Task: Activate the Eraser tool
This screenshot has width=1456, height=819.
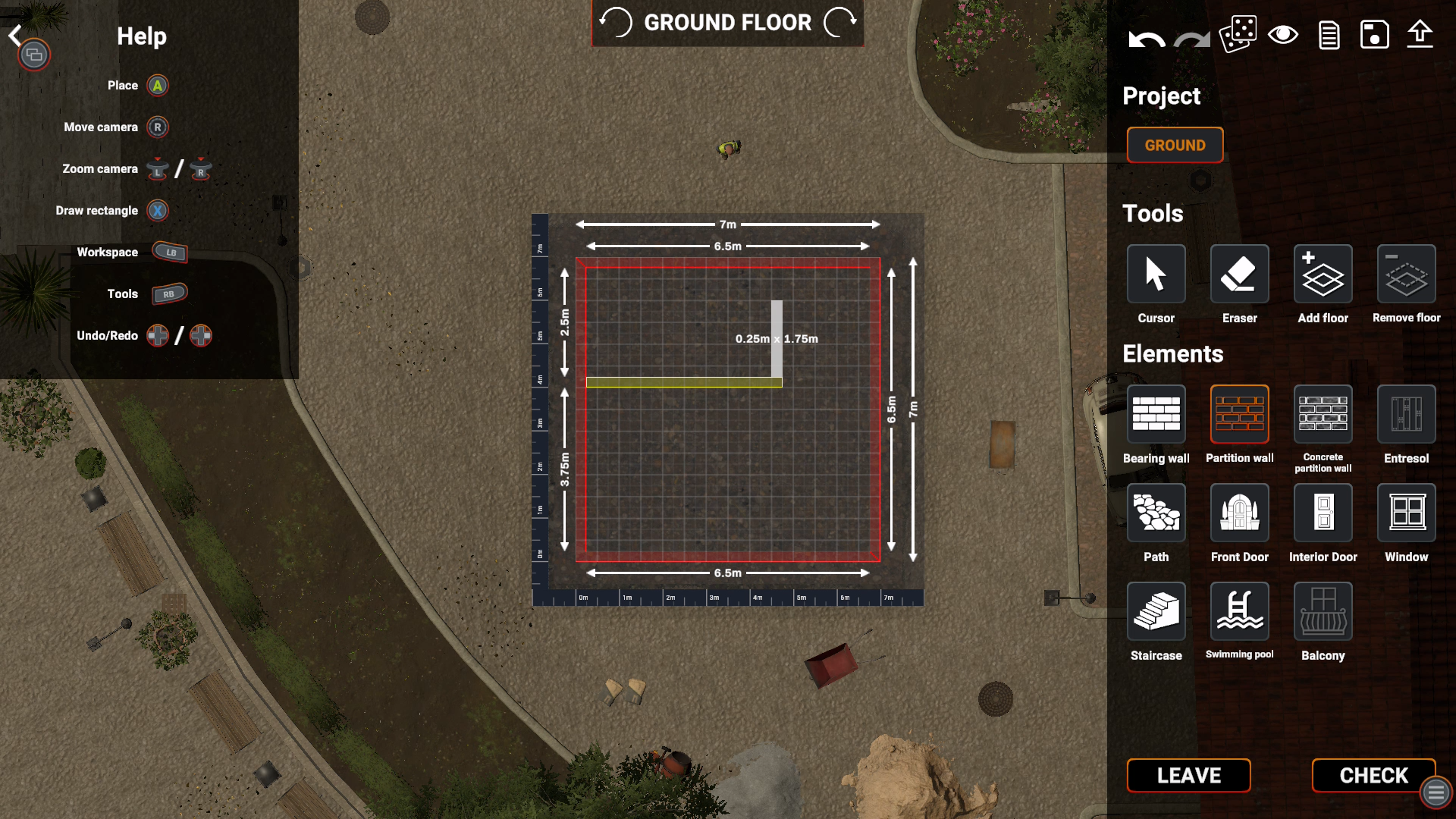Action: coord(1239,274)
